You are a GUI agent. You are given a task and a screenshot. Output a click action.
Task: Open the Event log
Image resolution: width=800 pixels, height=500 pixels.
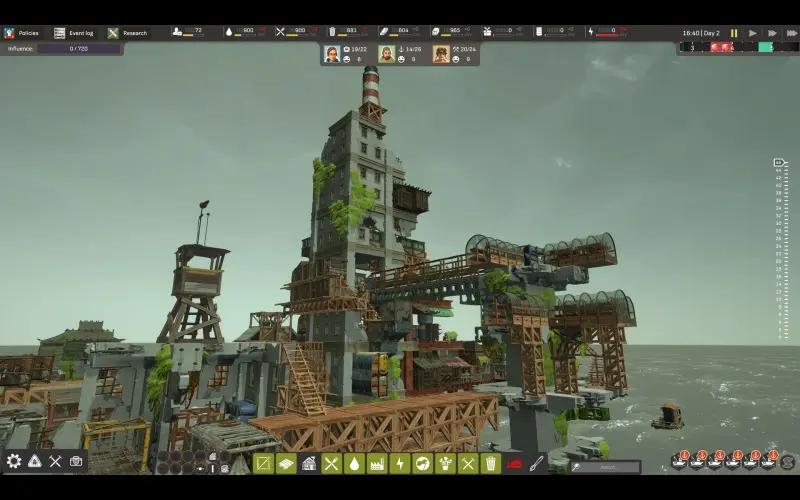[76, 33]
